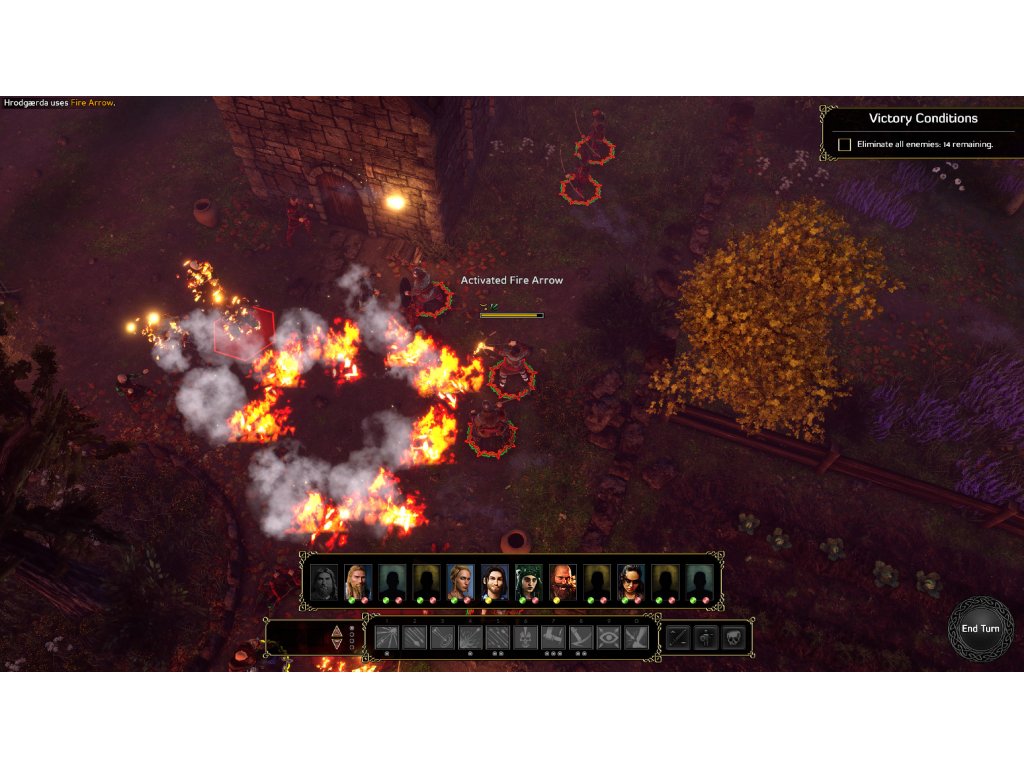Screen dimensions: 1024x768
Task: Click the character figure button beside the hotbar
Action: 706,637
